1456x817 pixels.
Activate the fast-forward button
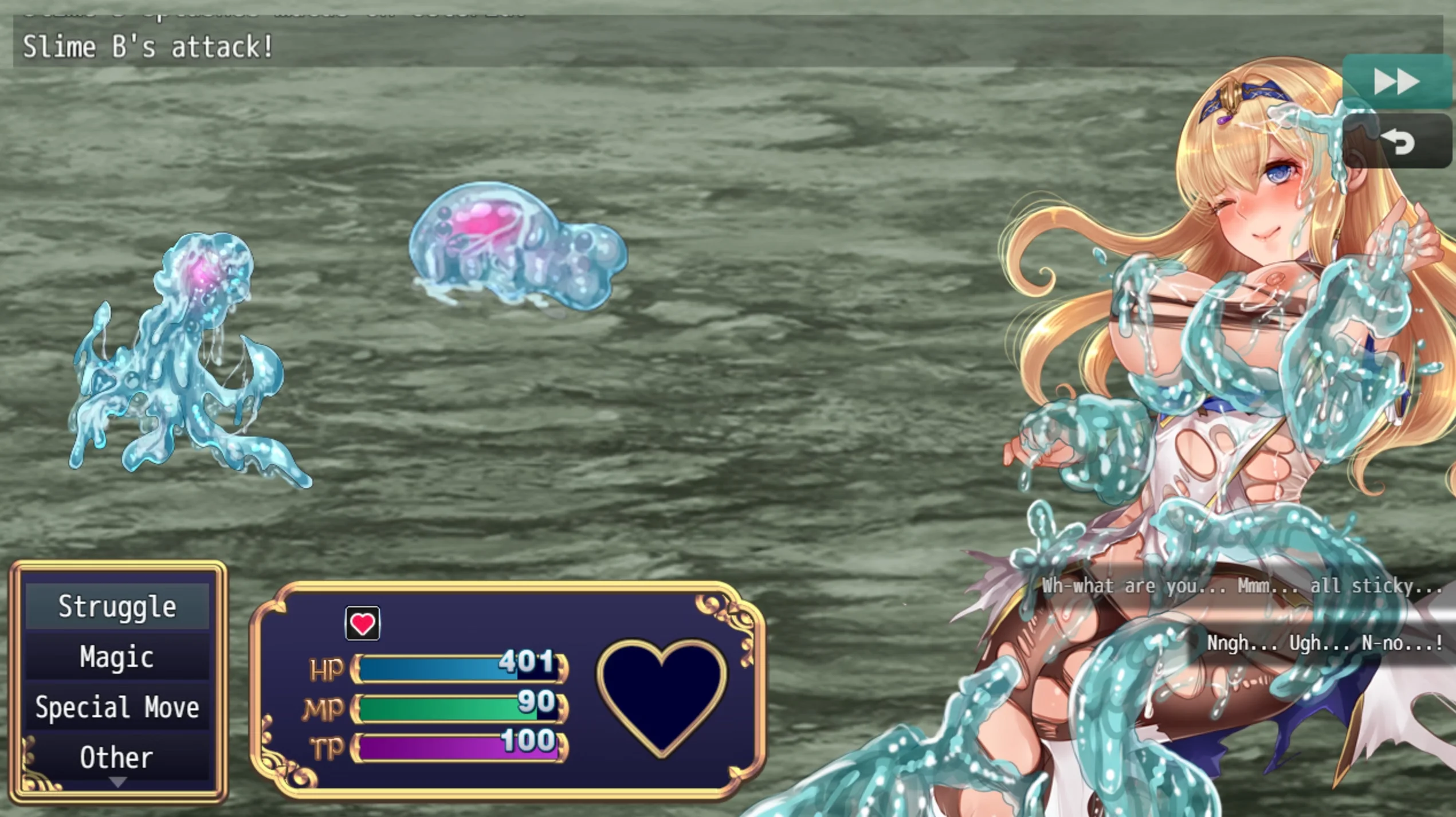1396,83
